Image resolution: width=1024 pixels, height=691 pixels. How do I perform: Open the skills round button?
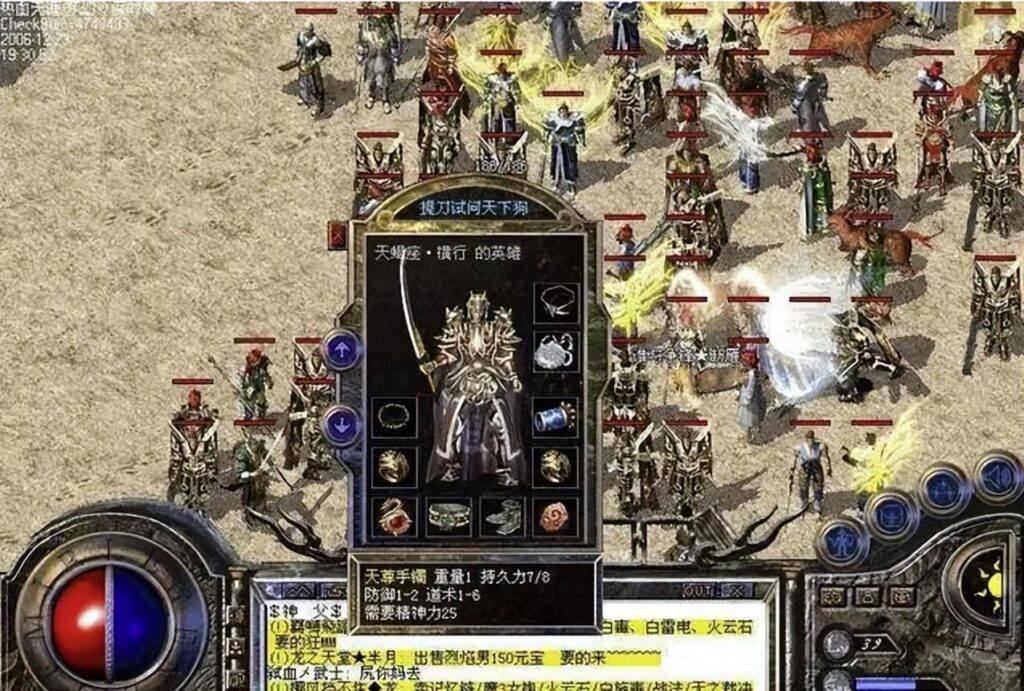944,491
